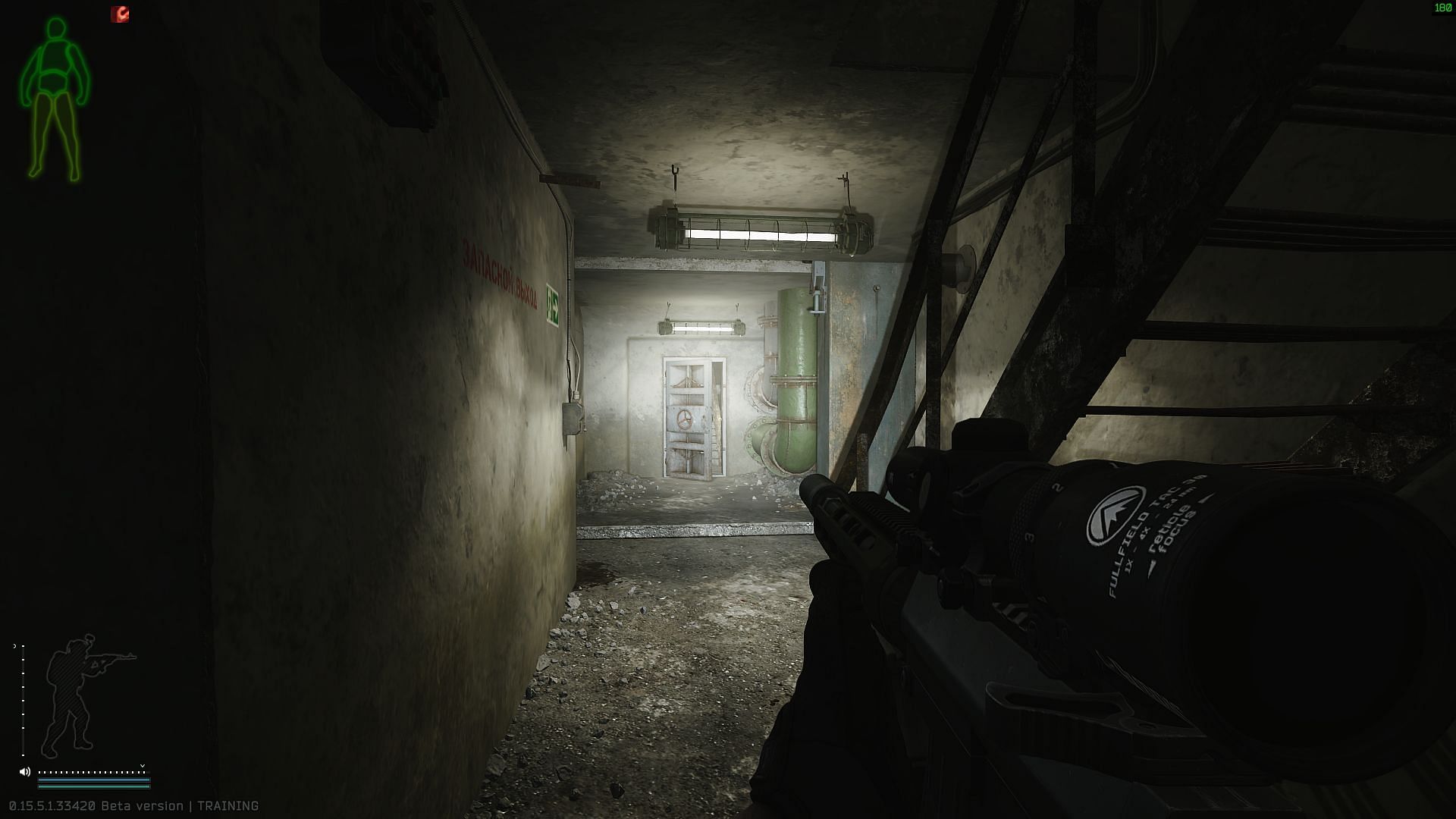Click the speaker noise level icon
Image resolution: width=1456 pixels, height=819 pixels.
24,771
